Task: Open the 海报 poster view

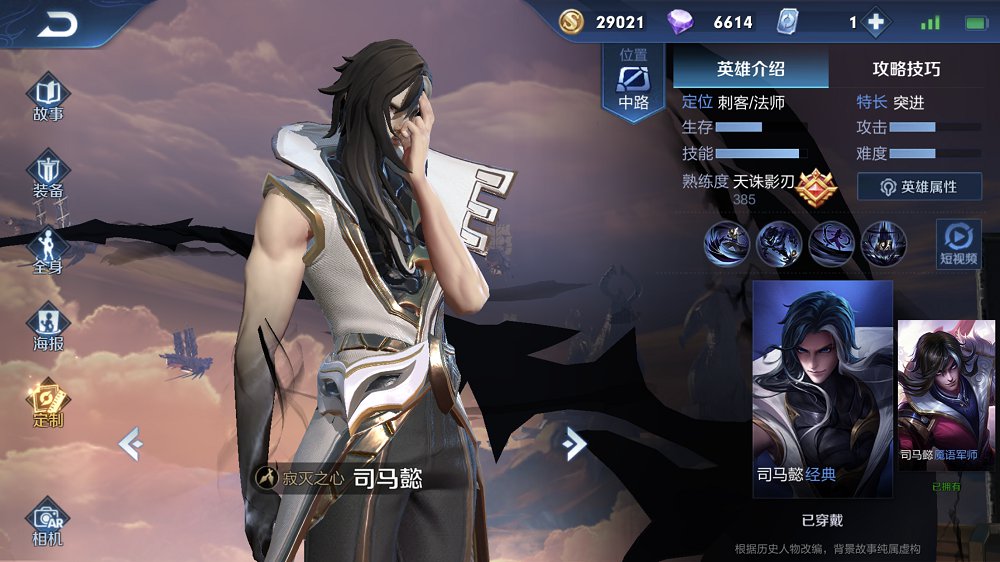Action: point(48,328)
